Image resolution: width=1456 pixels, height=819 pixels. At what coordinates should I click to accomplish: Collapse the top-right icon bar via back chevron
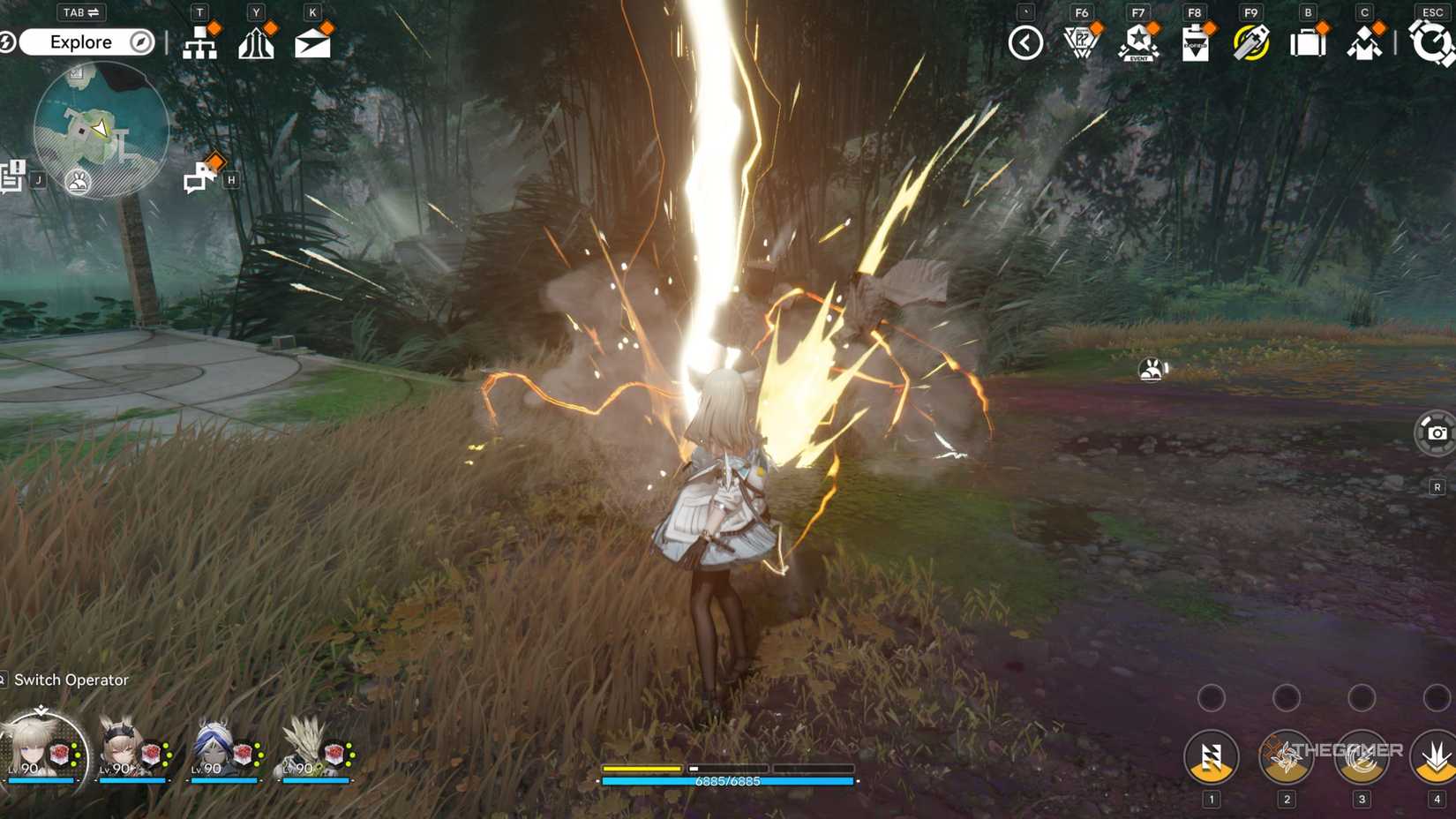pos(1024,41)
